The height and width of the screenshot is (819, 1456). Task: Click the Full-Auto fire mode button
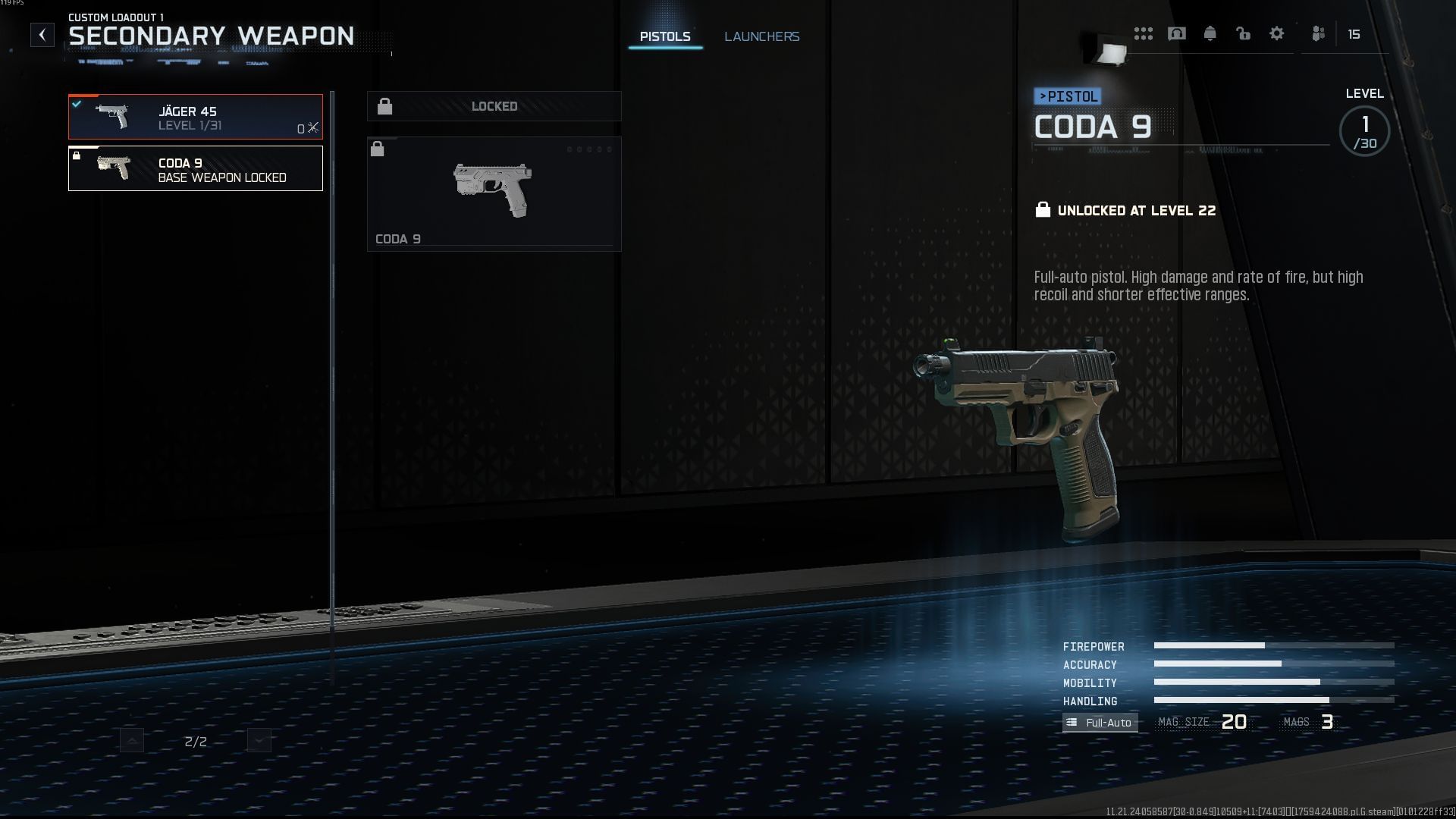1100,723
